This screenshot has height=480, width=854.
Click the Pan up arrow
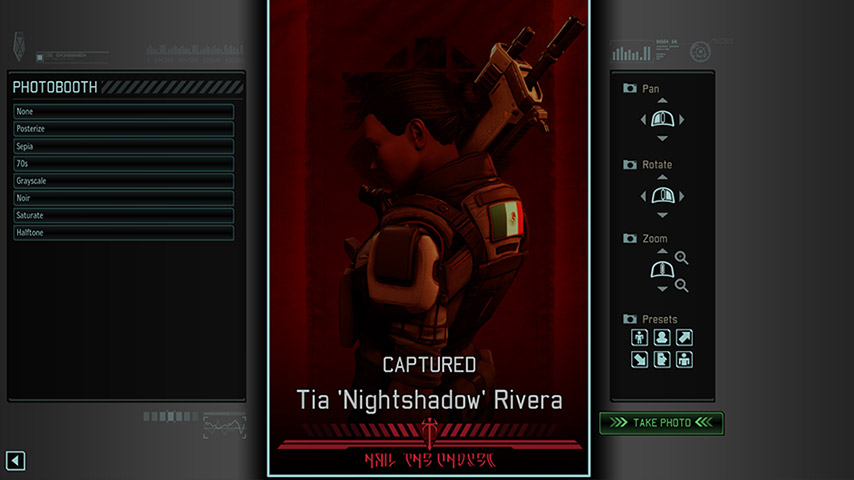point(663,102)
